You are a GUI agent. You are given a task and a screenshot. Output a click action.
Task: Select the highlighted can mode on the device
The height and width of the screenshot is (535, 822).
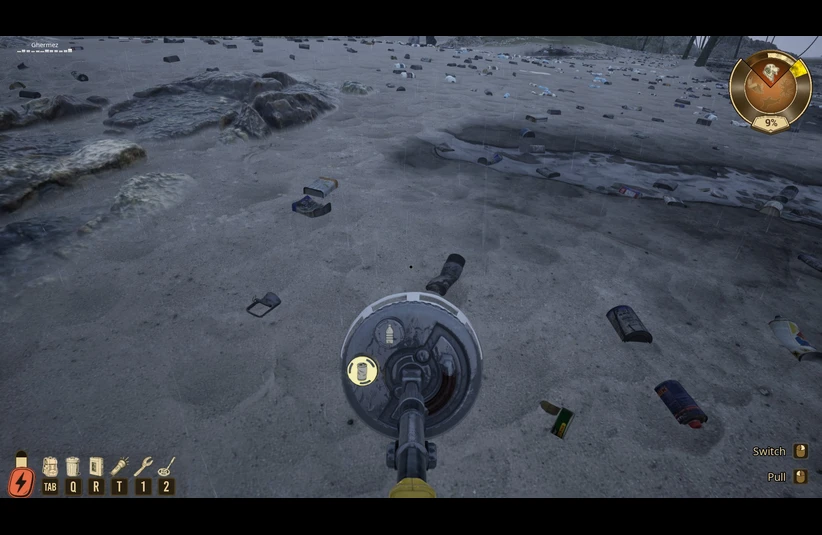click(x=361, y=371)
